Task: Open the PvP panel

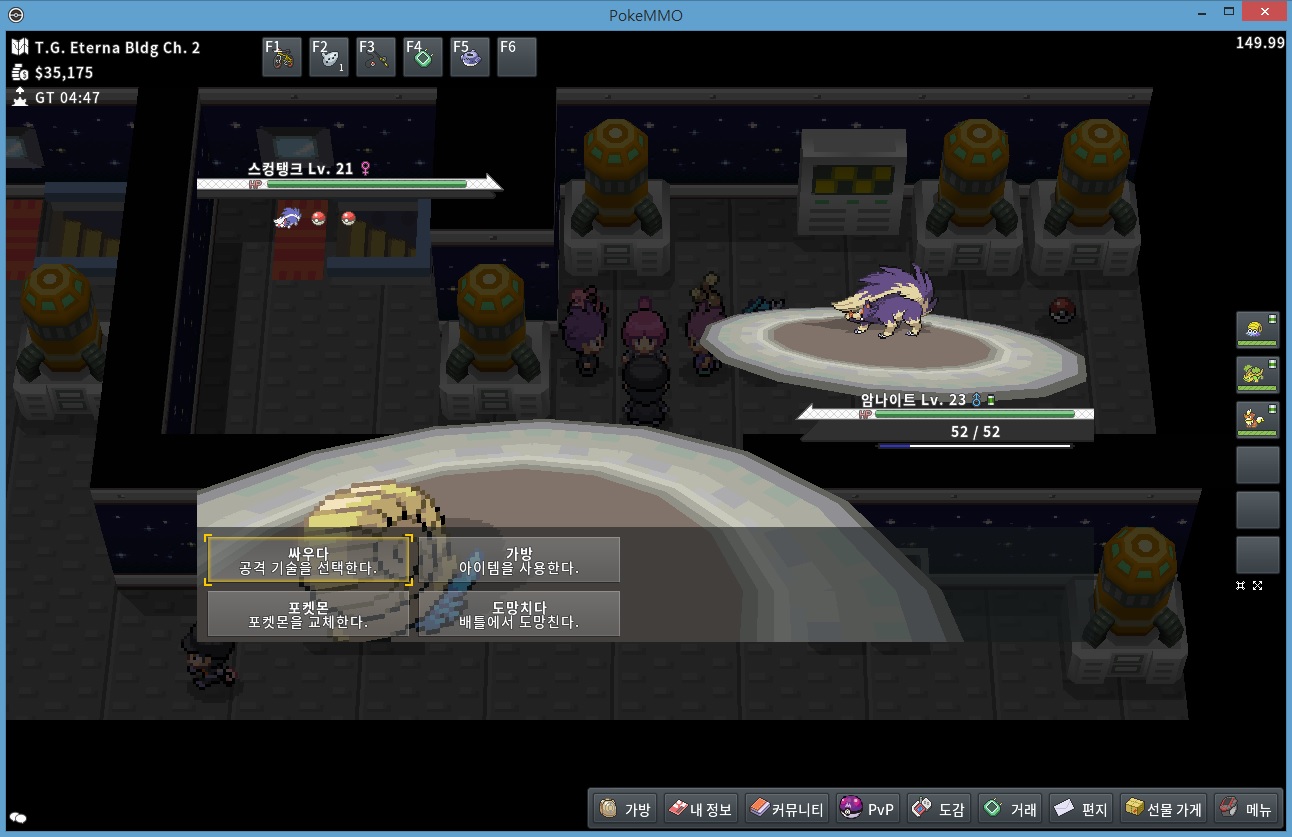Action: (x=868, y=809)
